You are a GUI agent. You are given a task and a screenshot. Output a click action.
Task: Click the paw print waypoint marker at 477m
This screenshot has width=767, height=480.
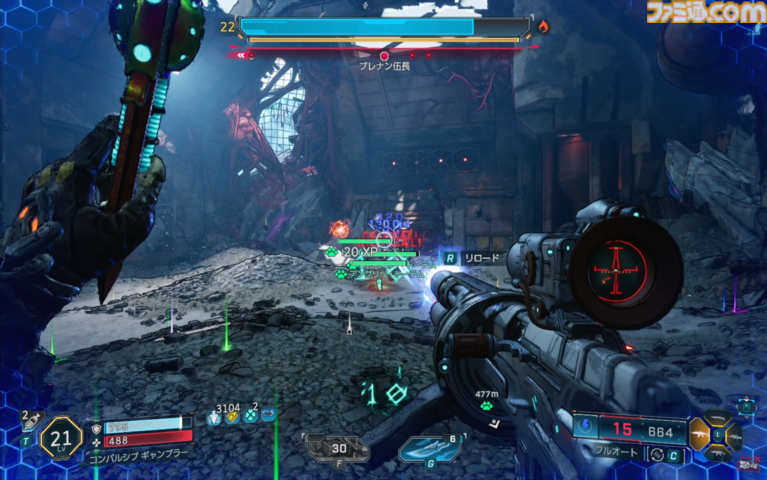coord(486,406)
